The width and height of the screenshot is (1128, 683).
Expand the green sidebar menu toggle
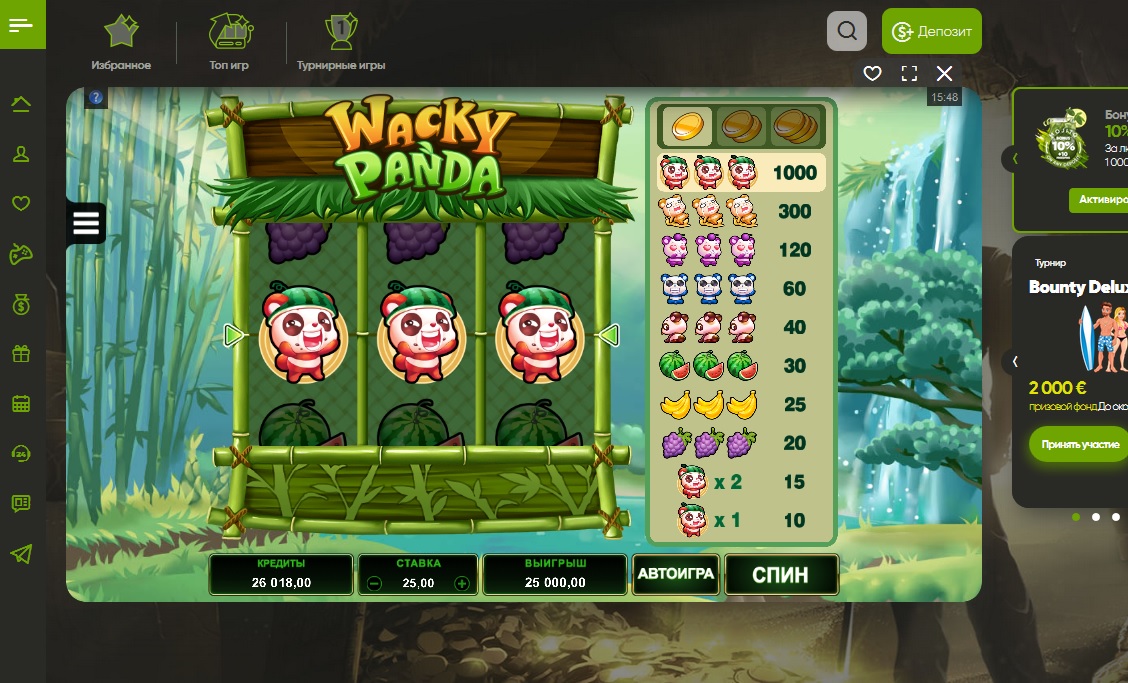[x=21, y=25]
